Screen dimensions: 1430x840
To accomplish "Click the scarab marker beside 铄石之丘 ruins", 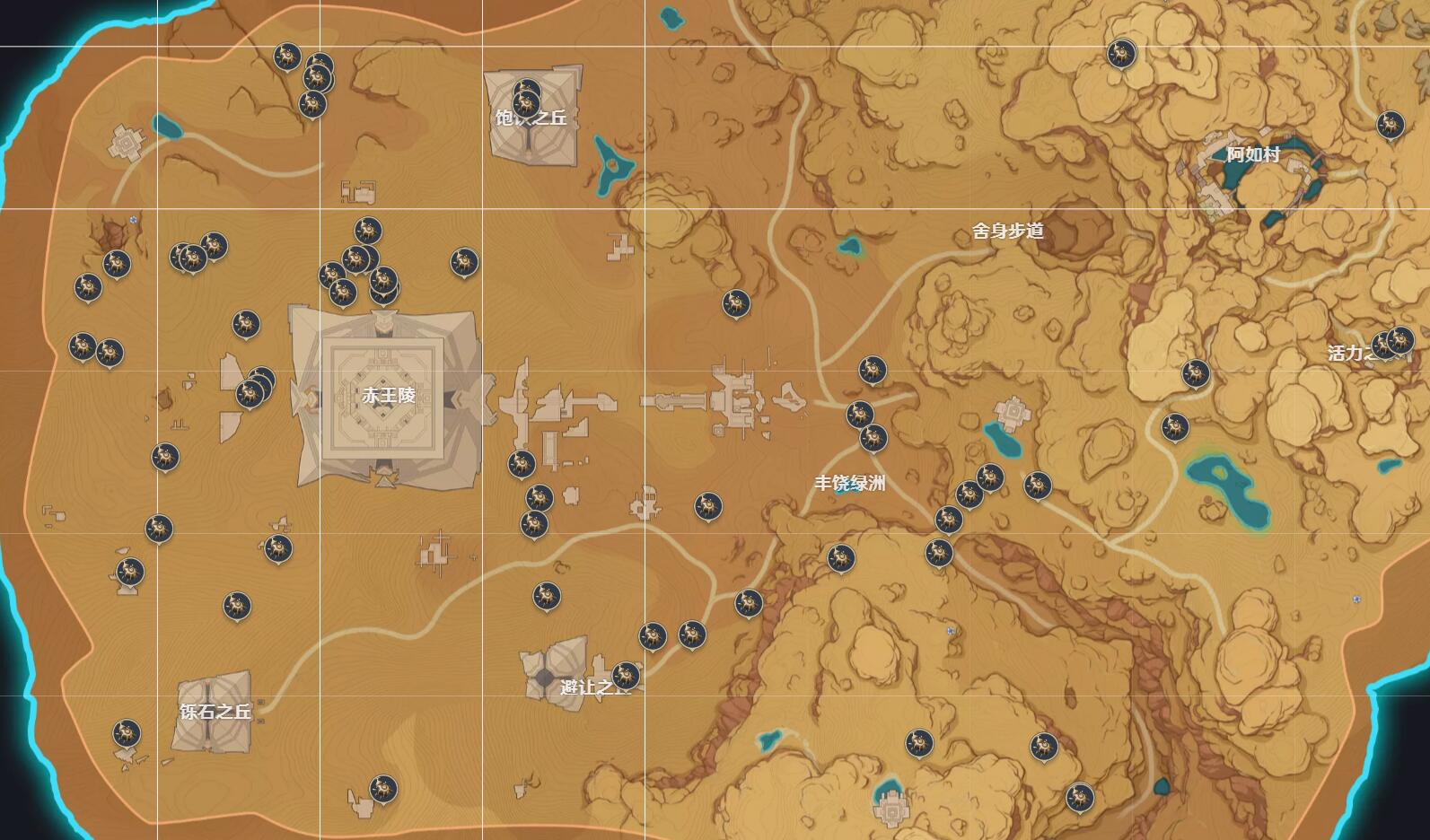I will tap(127, 732).
